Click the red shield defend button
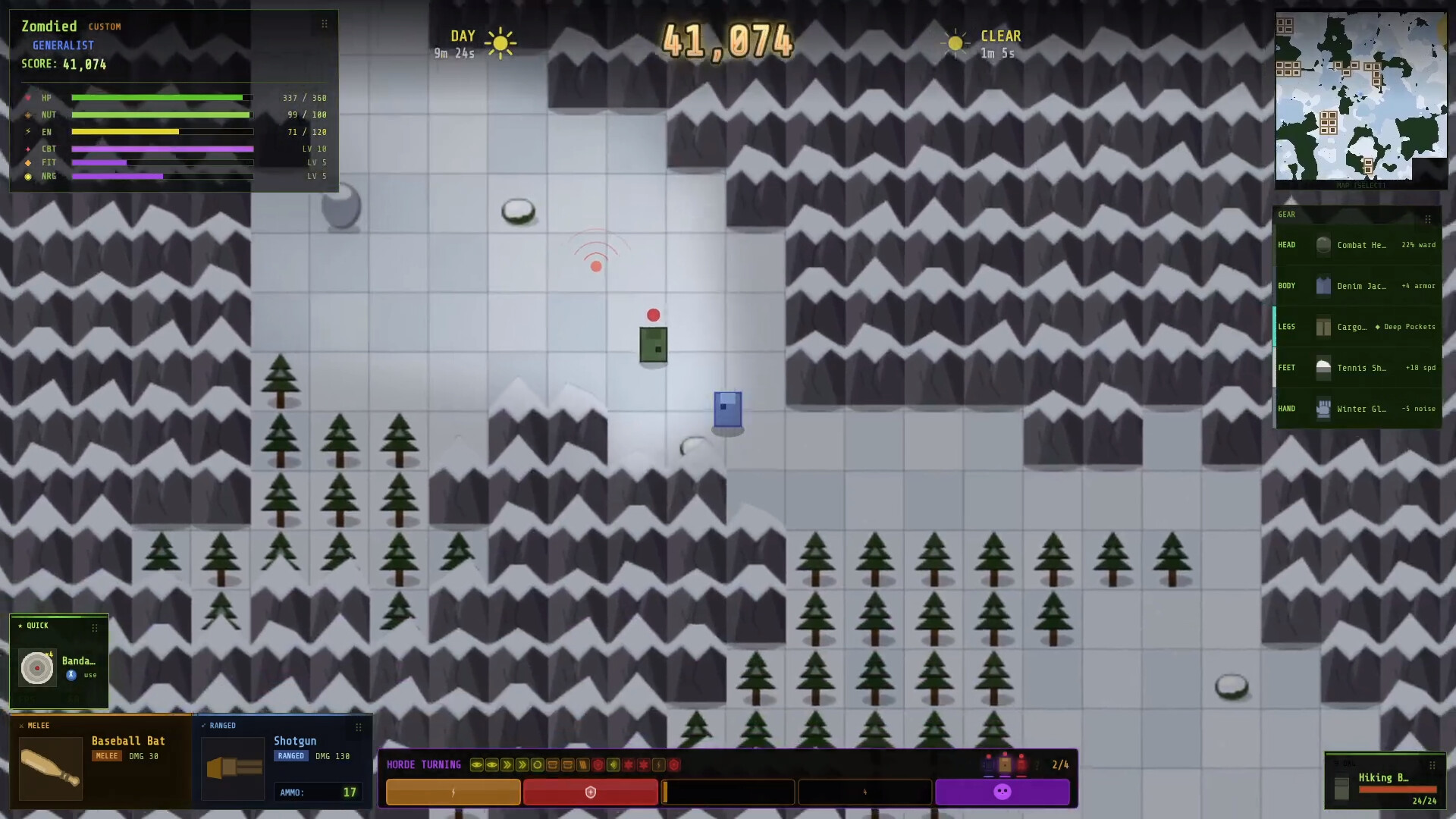The image size is (1456, 819). click(x=591, y=792)
